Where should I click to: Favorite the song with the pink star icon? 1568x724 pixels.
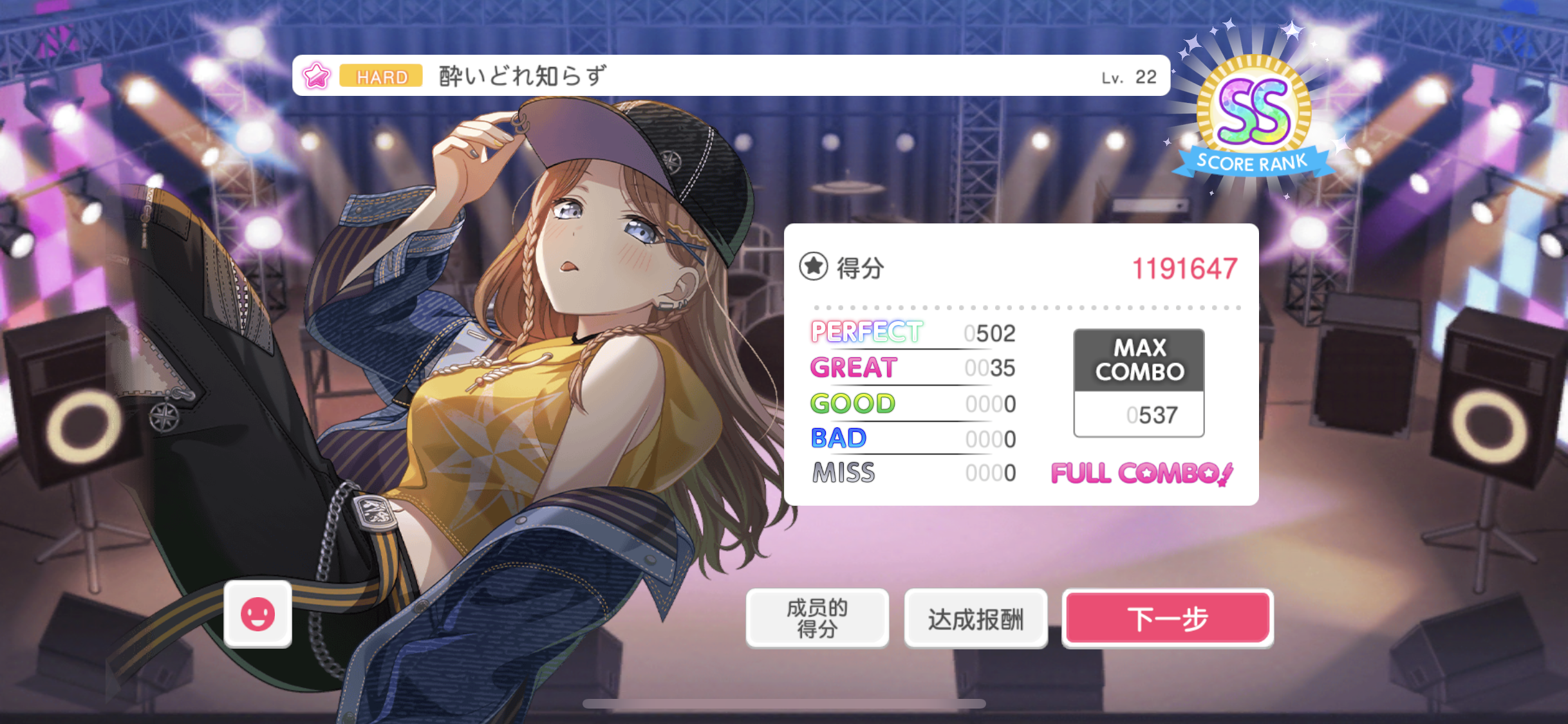click(x=315, y=77)
